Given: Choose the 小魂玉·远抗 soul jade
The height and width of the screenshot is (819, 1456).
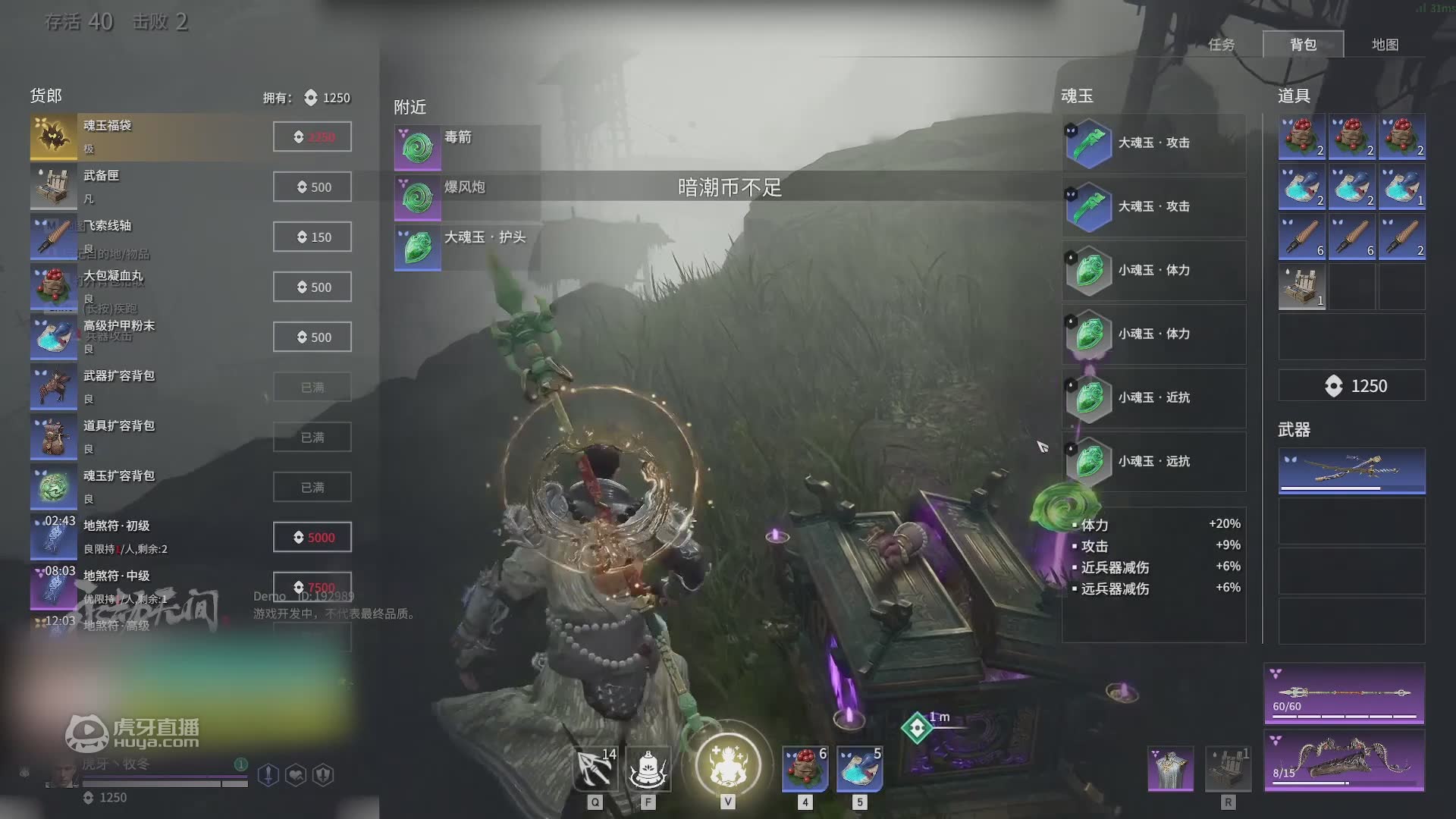Looking at the screenshot, I should (x=1153, y=461).
